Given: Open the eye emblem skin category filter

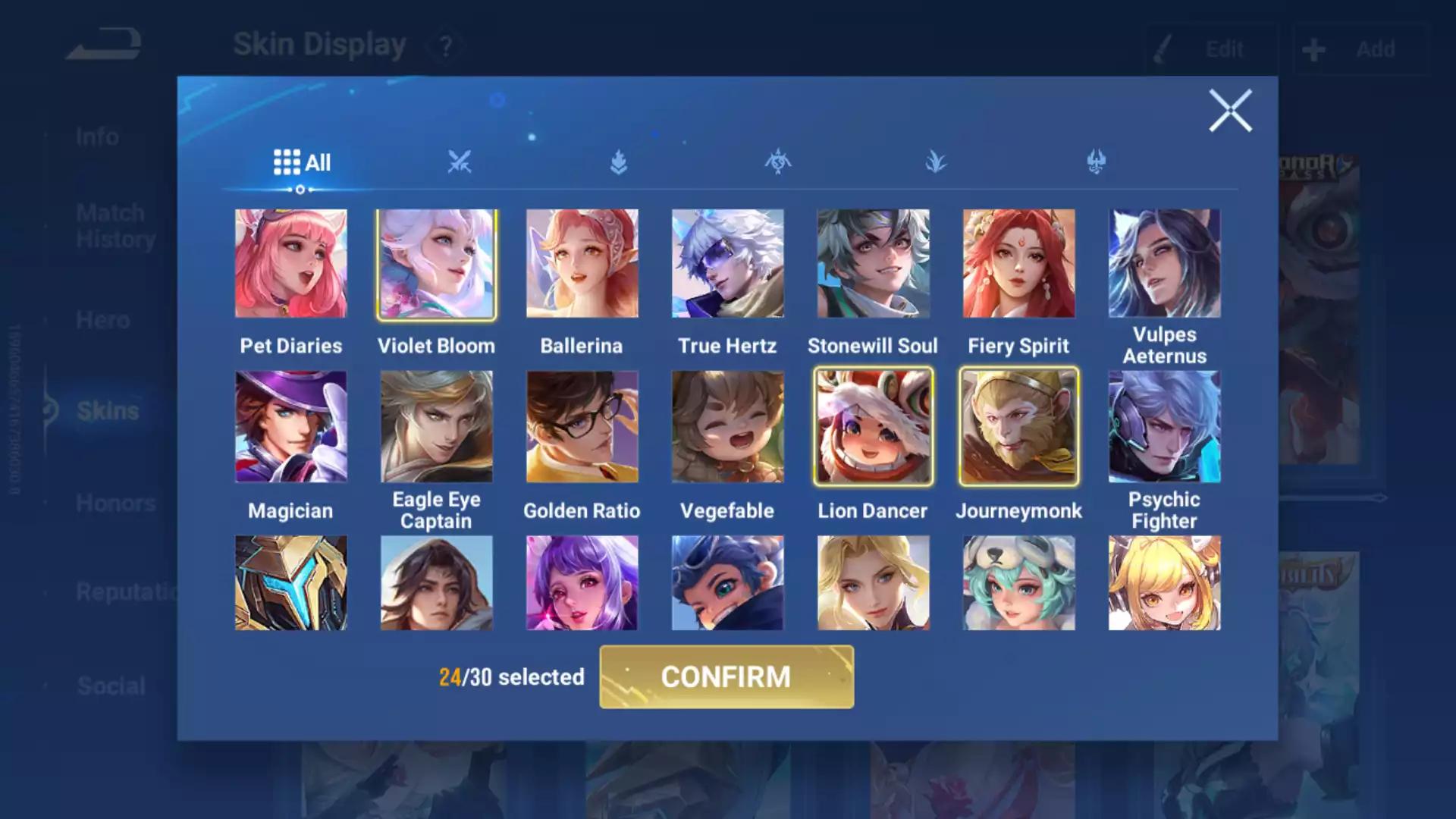Looking at the screenshot, I should click(x=778, y=162).
